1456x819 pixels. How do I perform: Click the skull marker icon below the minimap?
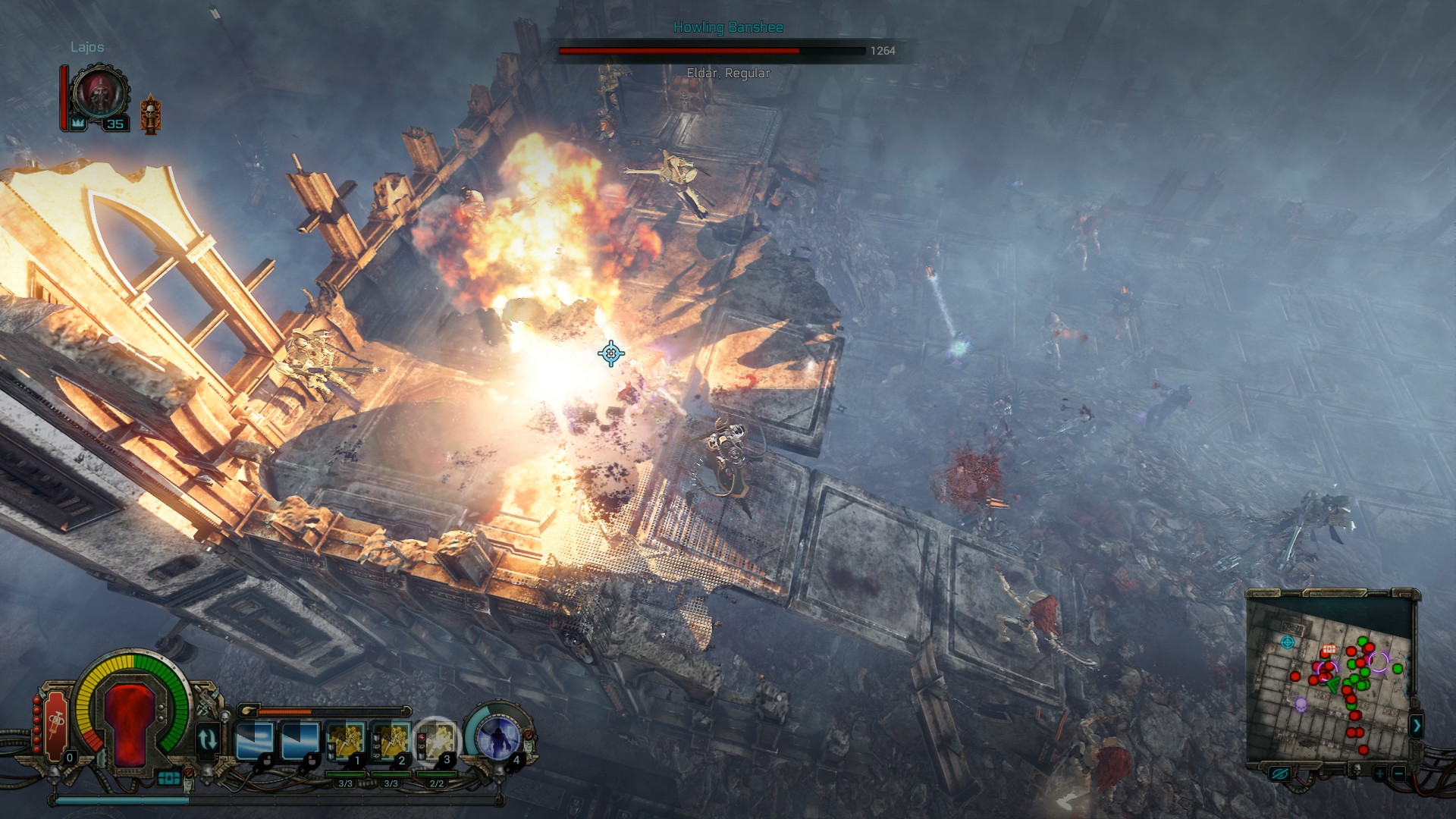pos(1357,770)
